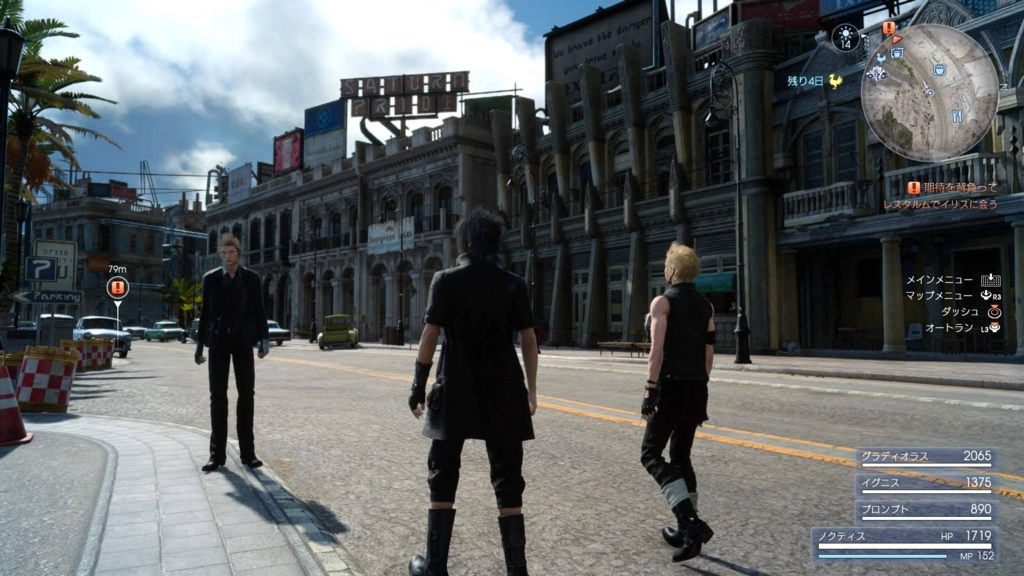Click the 79m quest waypoint marker

[117, 288]
